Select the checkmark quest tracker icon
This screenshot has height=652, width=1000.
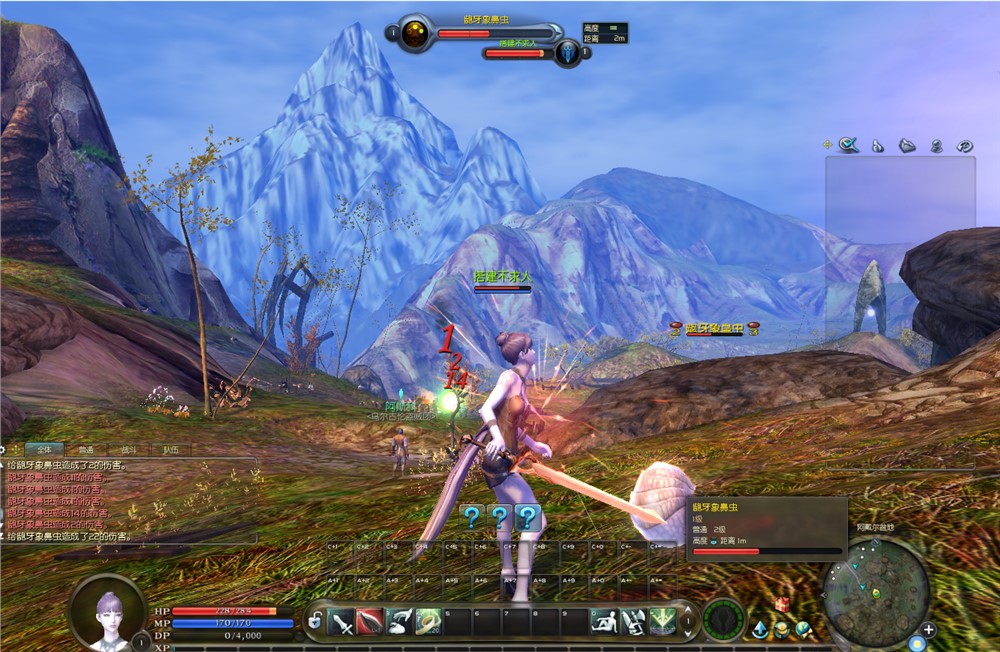(849, 145)
